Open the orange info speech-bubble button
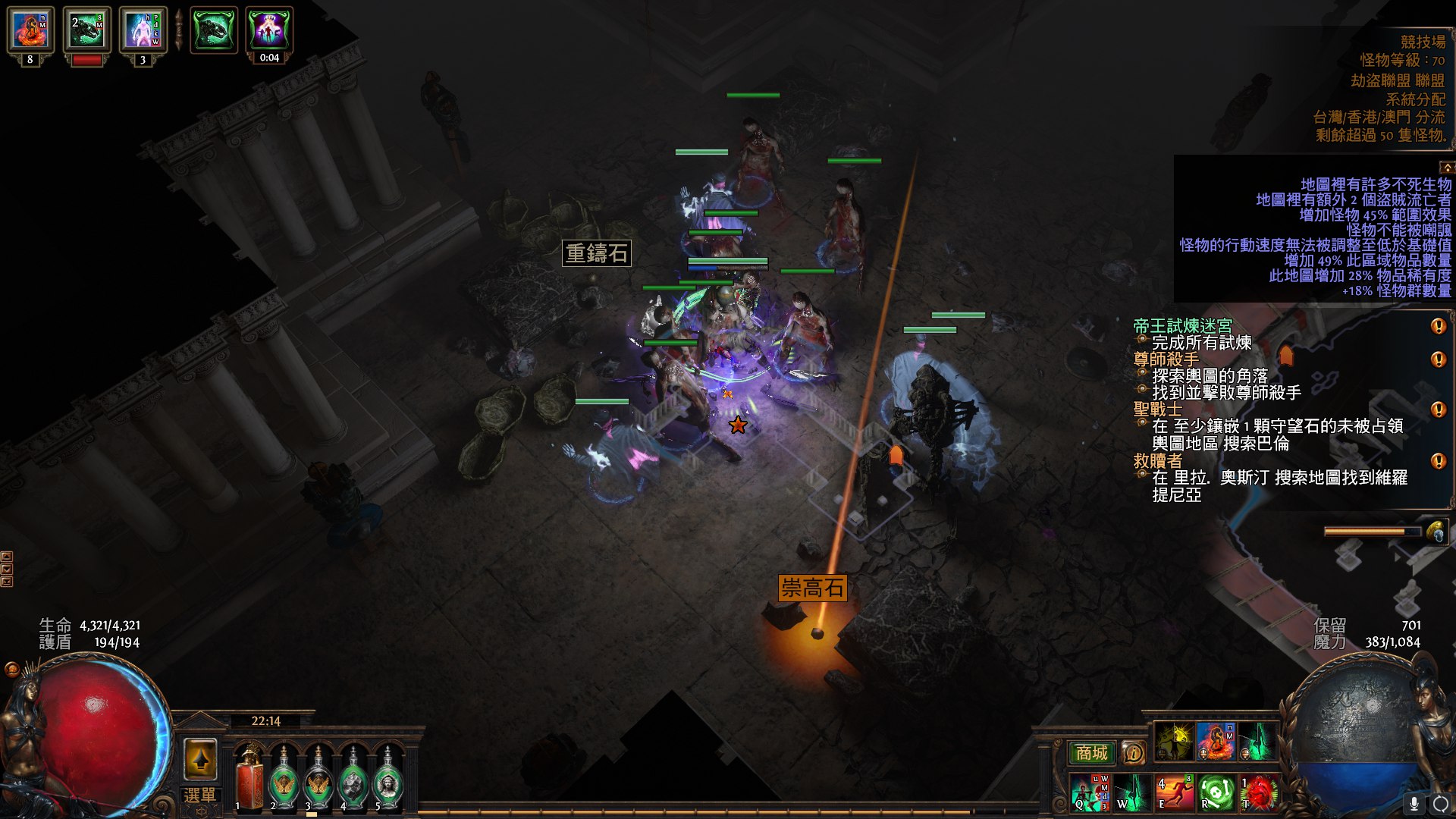The height and width of the screenshot is (819, 1456). 1134,752
